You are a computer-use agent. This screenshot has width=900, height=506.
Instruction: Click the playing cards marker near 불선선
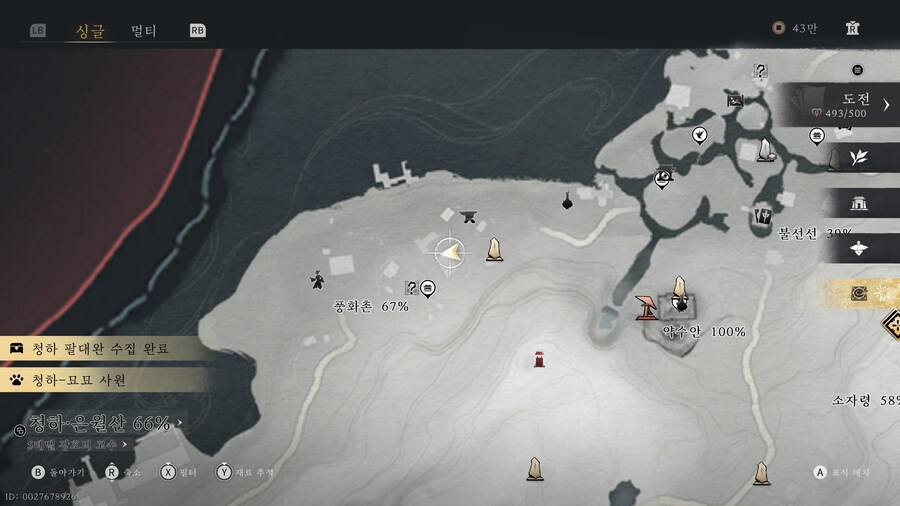point(764,214)
